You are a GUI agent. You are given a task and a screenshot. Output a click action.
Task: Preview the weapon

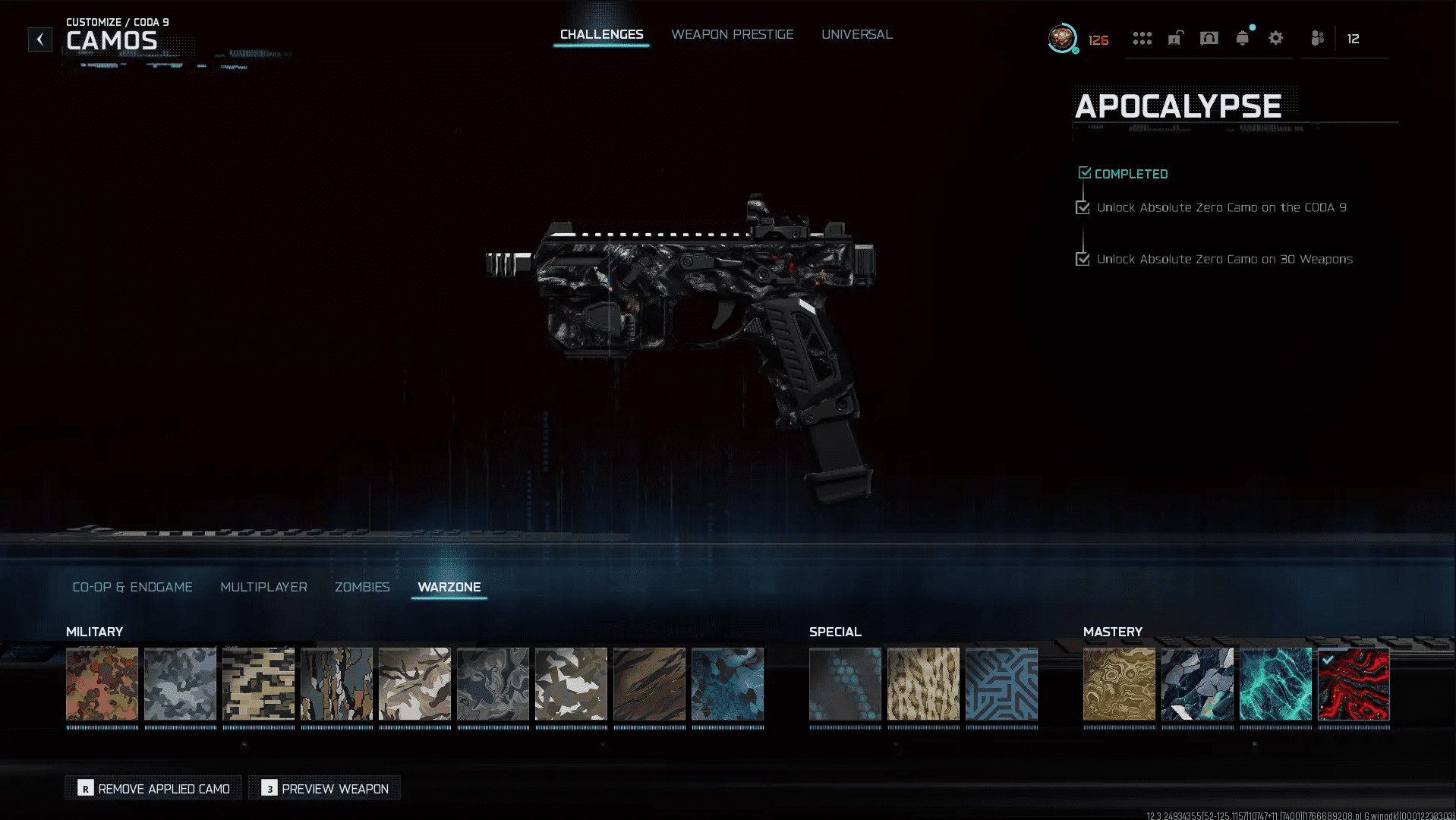tap(325, 788)
